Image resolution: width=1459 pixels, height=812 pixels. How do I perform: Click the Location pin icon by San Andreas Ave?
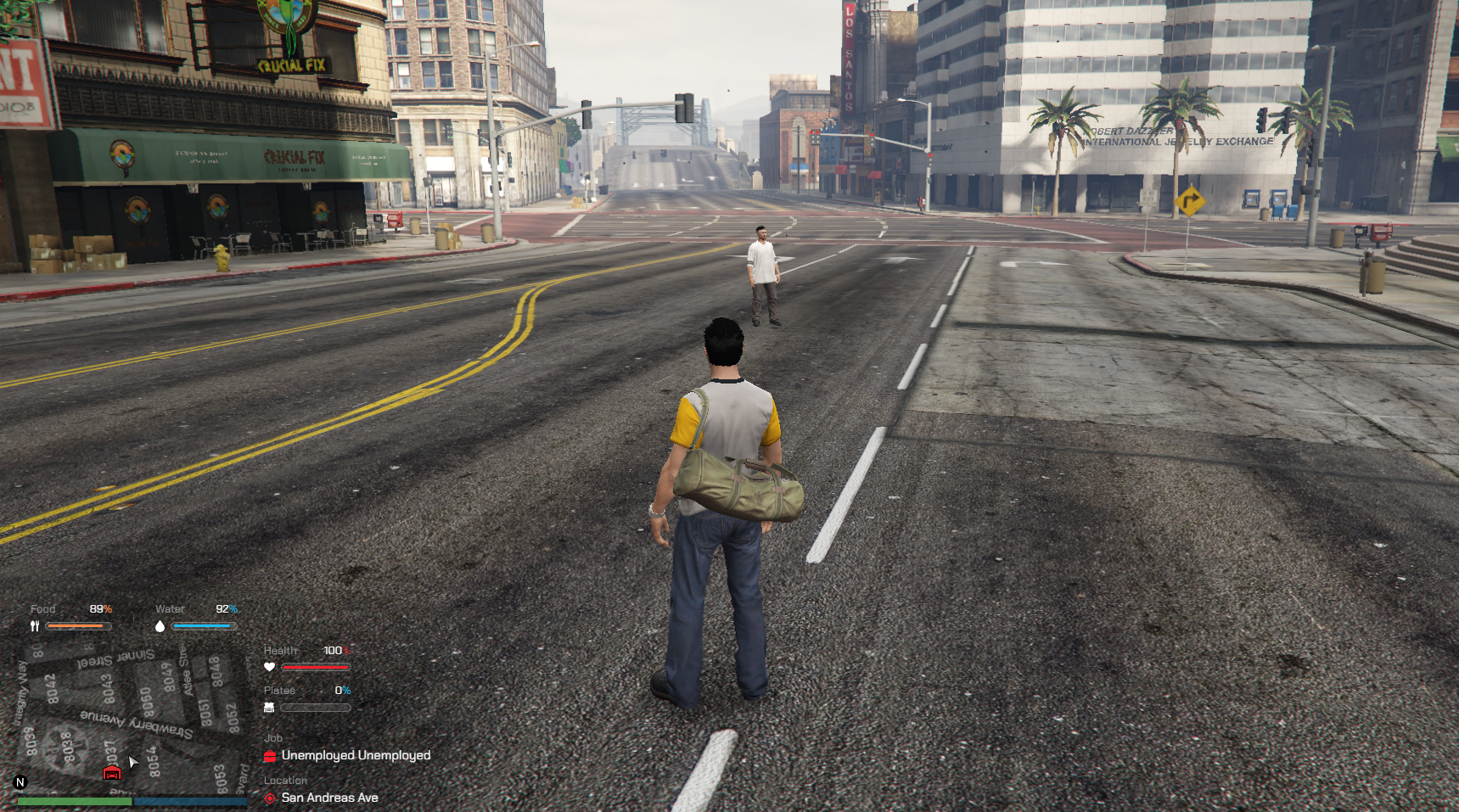[270, 798]
